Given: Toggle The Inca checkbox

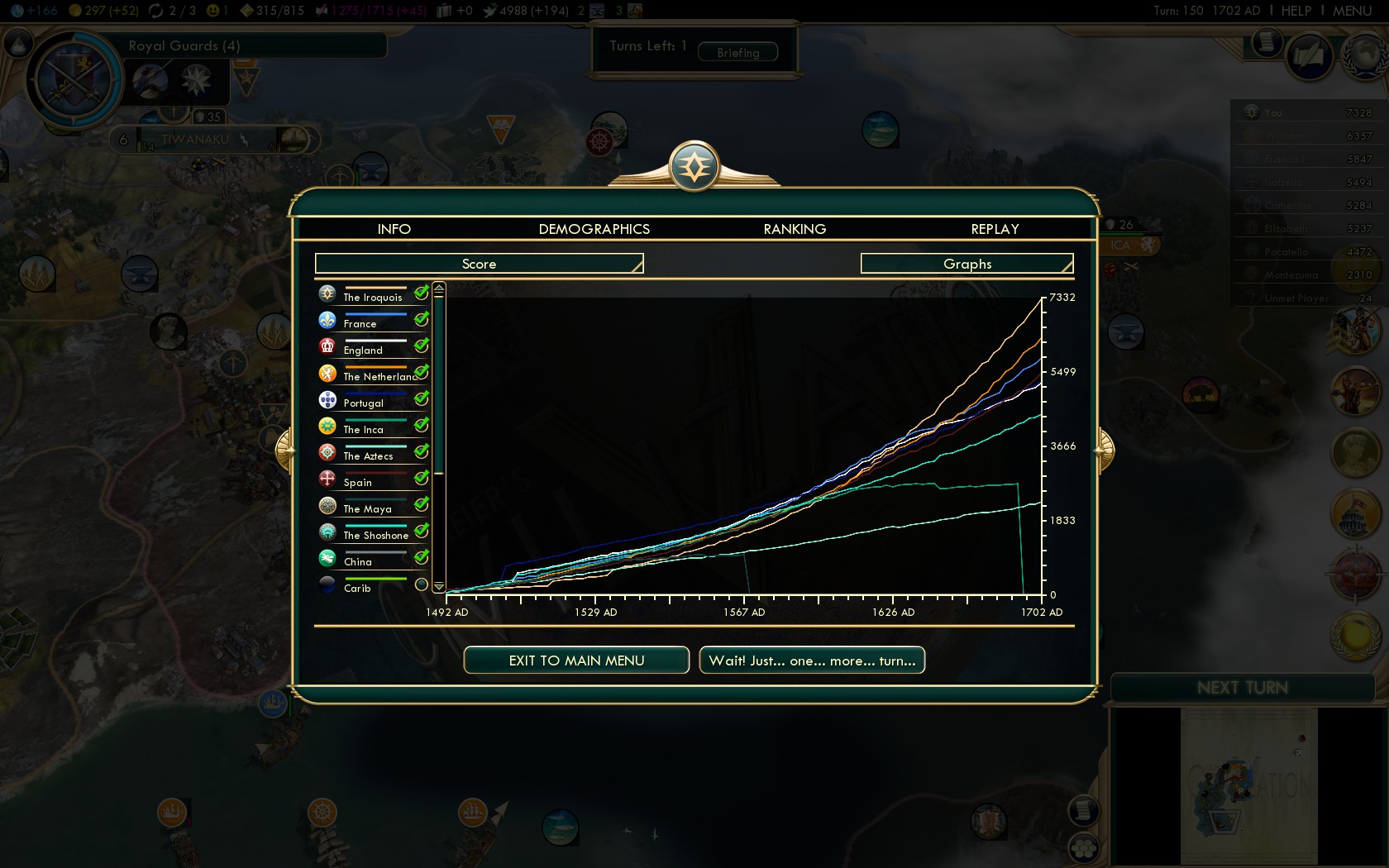Looking at the screenshot, I should (421, 425).
